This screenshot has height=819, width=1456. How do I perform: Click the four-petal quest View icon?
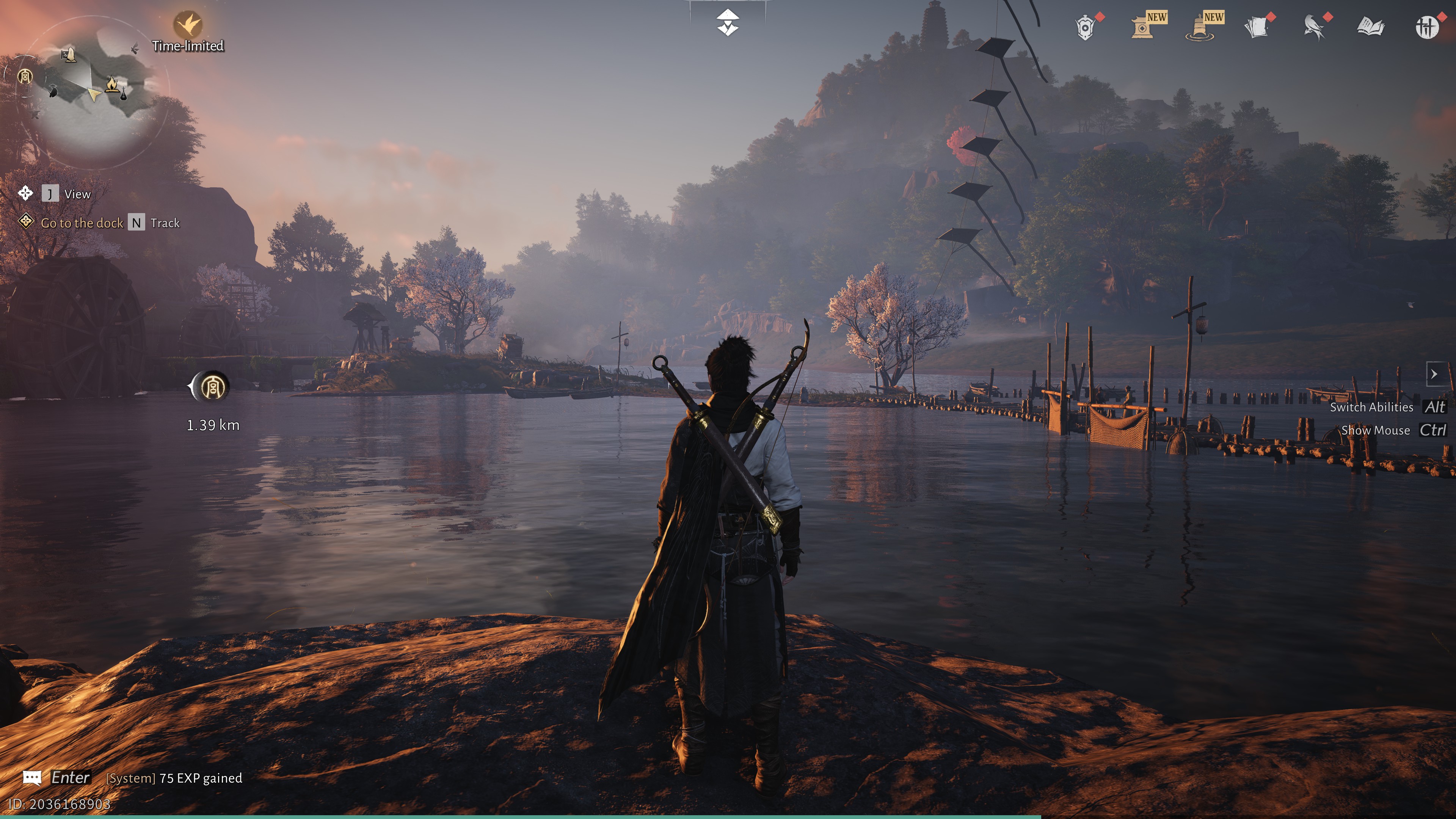pos(25,193)
